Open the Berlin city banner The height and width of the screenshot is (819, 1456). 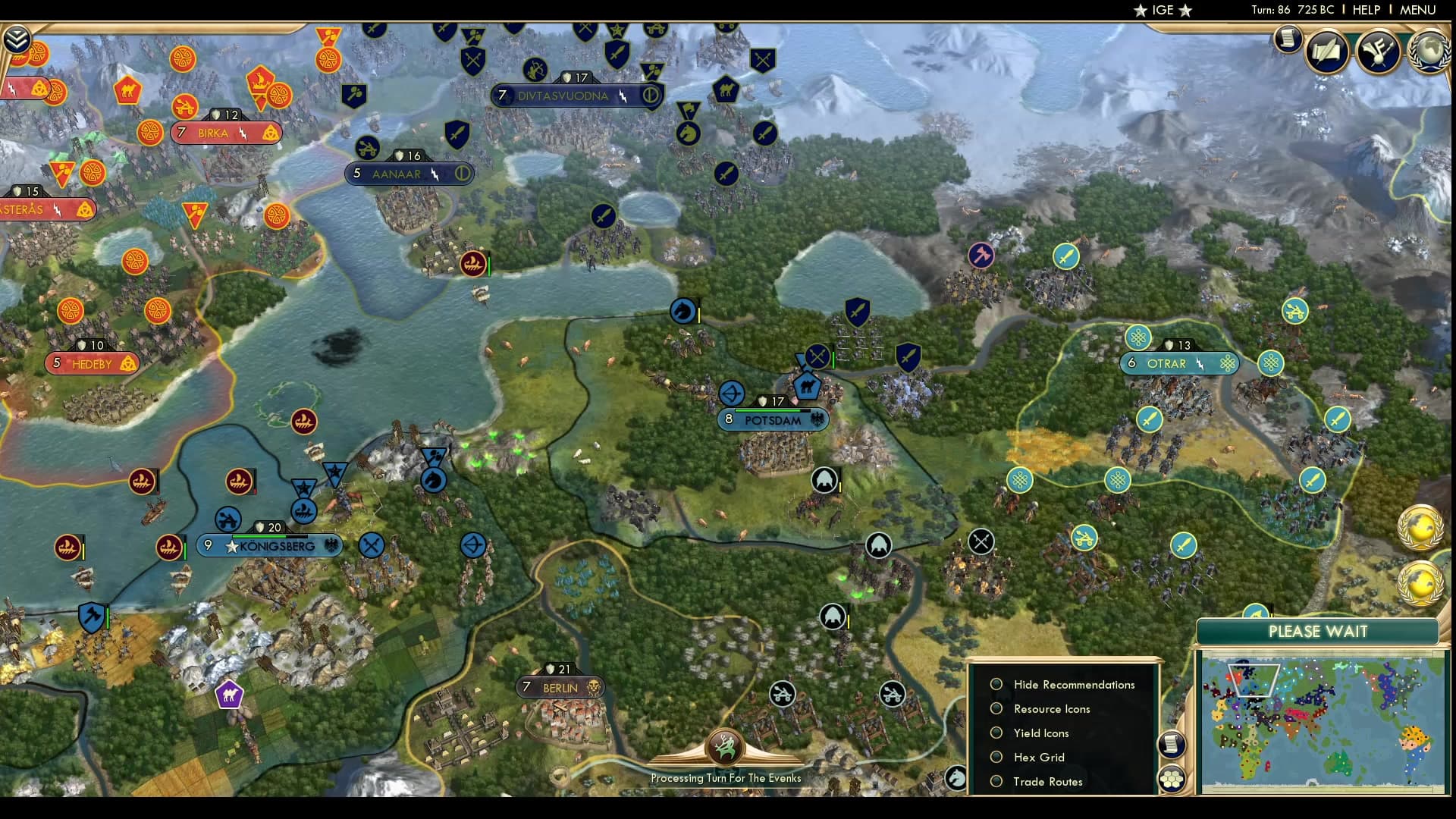pyautogui.click(x=560, y=689)
